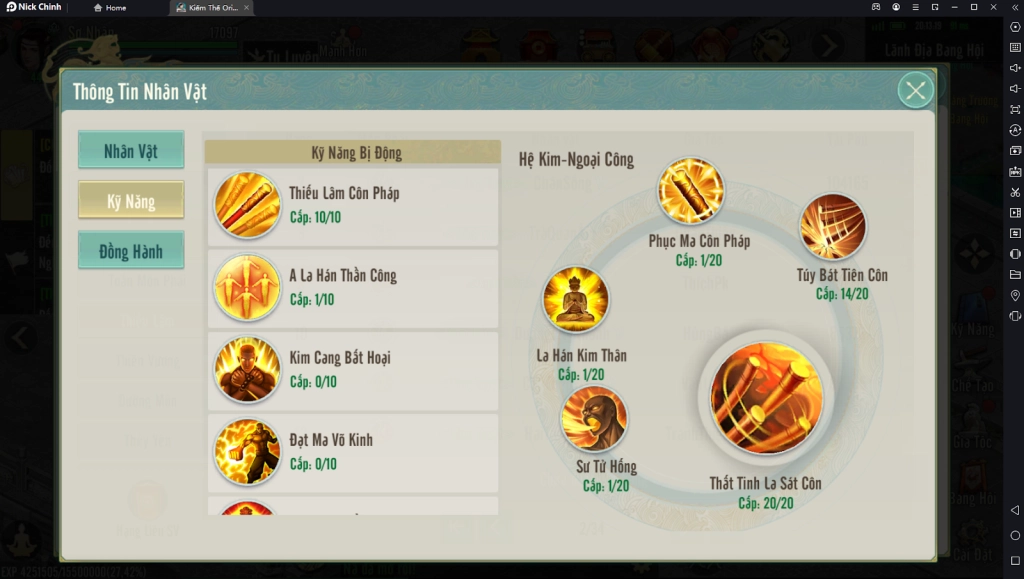The image size is (1024, 579).
Task: Close the emulator window
Action: (993, 7)
